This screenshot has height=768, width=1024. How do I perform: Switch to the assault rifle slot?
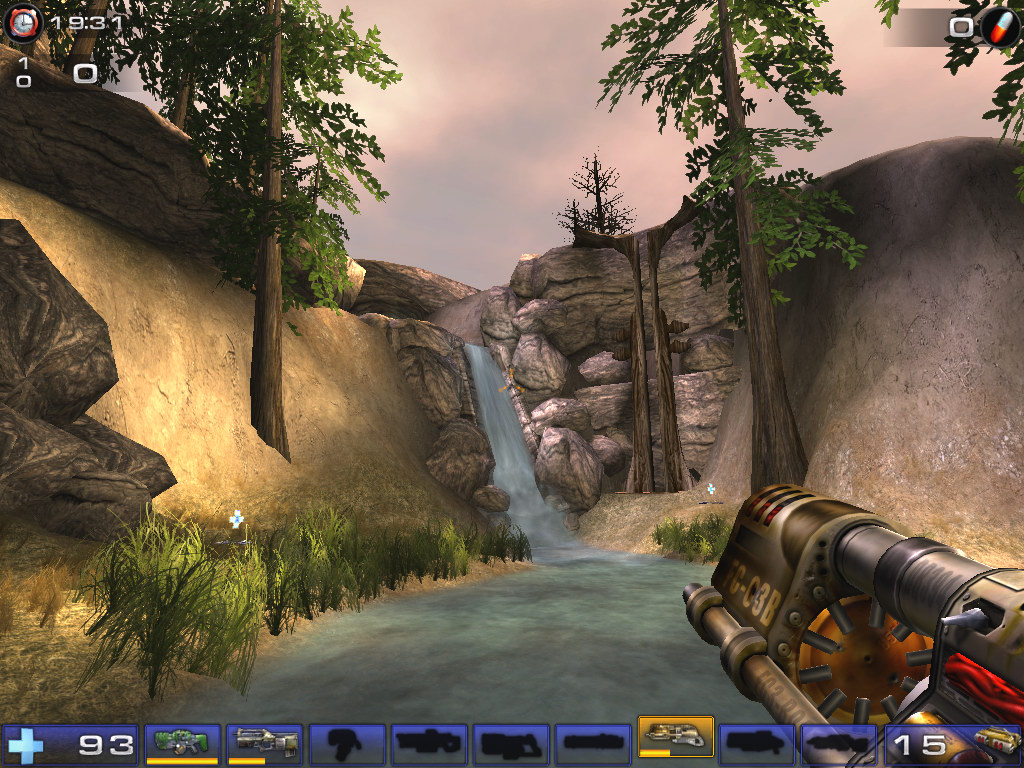pos(265,743)
